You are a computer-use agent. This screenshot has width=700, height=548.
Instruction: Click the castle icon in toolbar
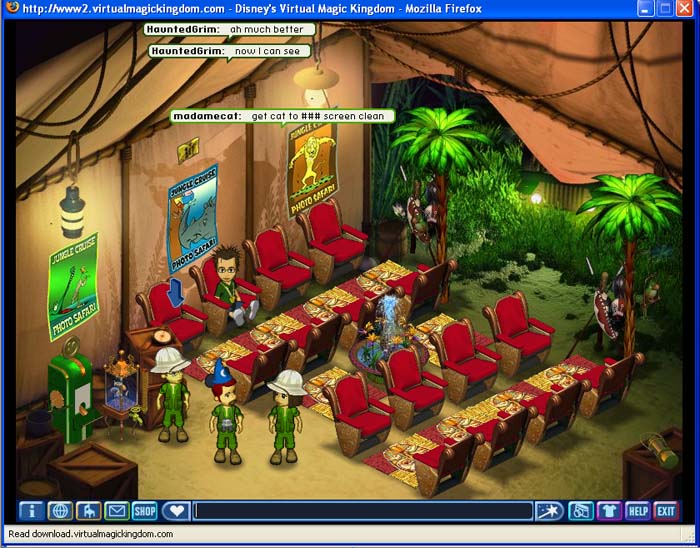coord(88,511)
